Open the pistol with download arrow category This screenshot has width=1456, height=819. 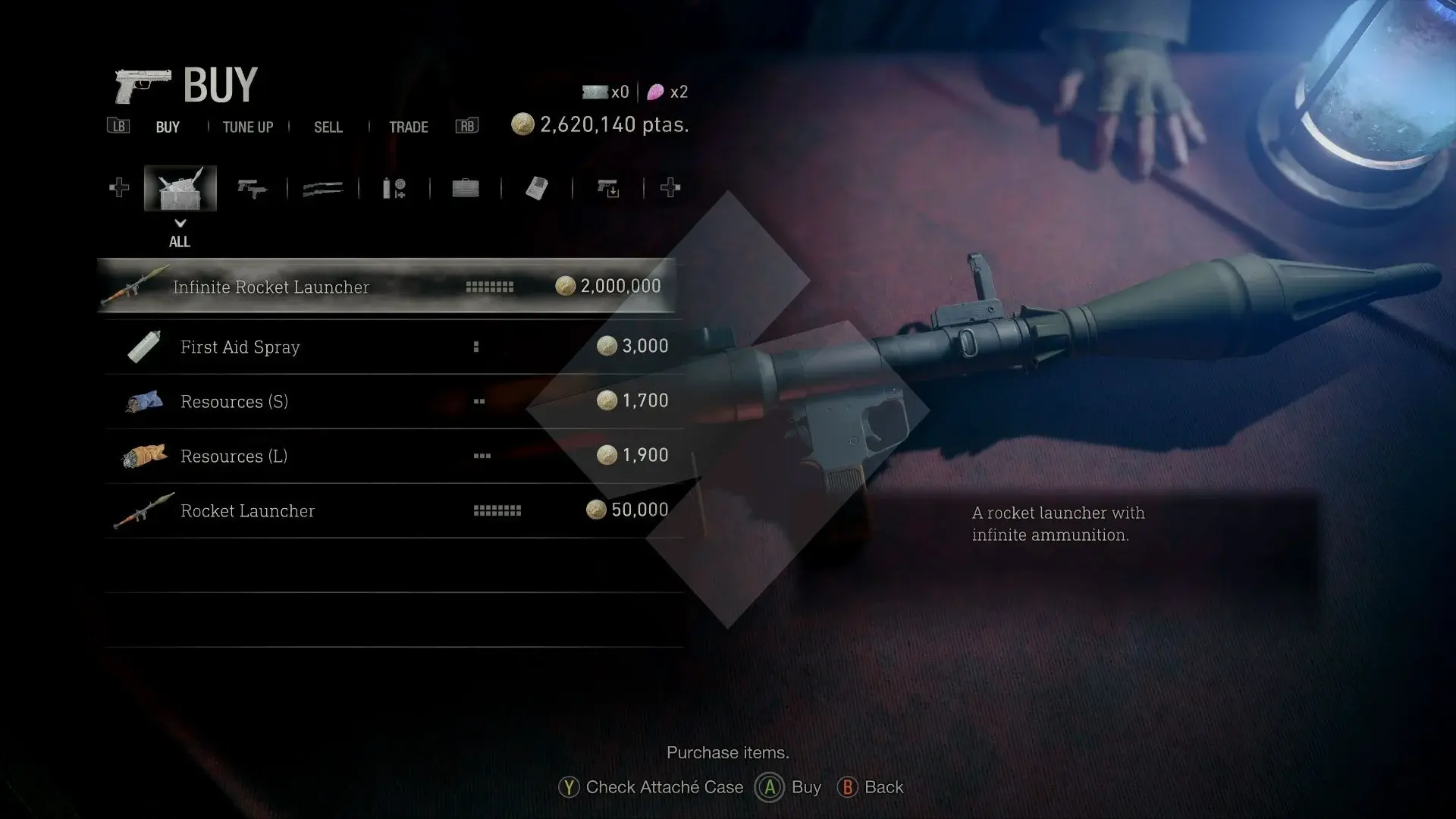pyautogui.click(x=607, y=188)
